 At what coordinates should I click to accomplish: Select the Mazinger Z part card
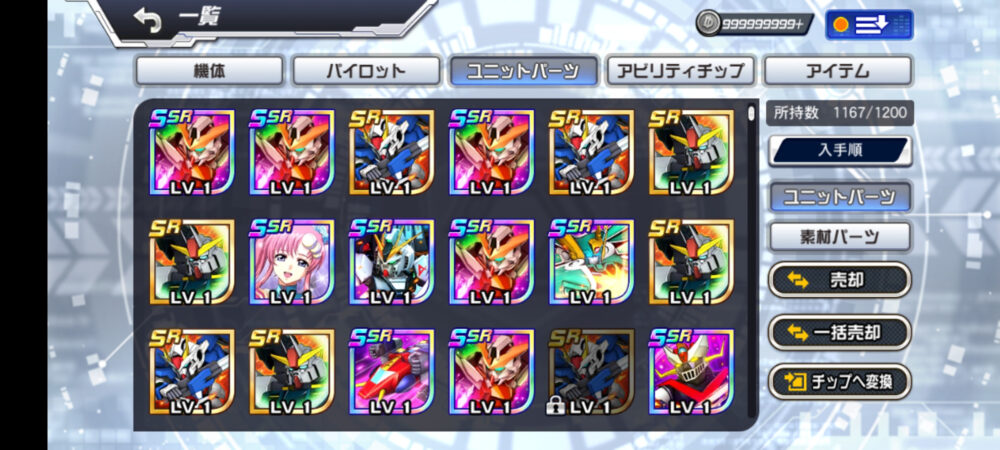tap(691, 371)
